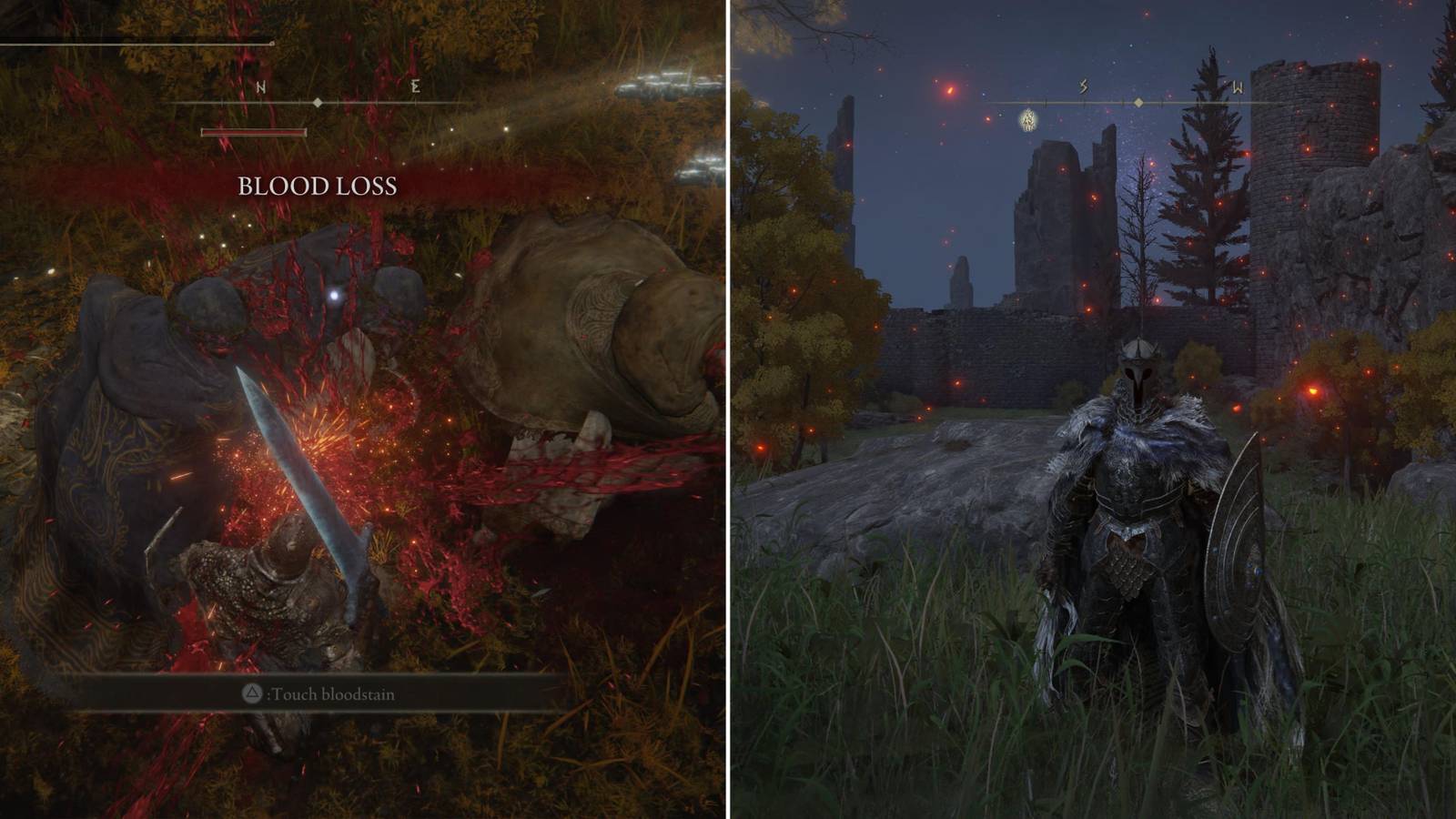1456x819 pixels.
Task: Click the BLOOD LOSS status banner
Action: coord(317,187)
